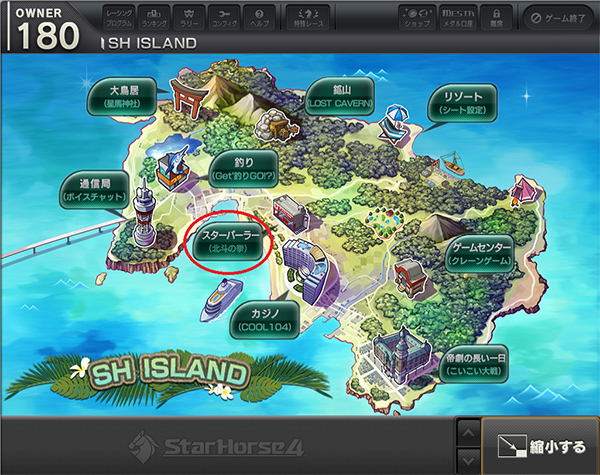
Task: Open the ヘルプ help menu
Action: [x=259, y=17]
